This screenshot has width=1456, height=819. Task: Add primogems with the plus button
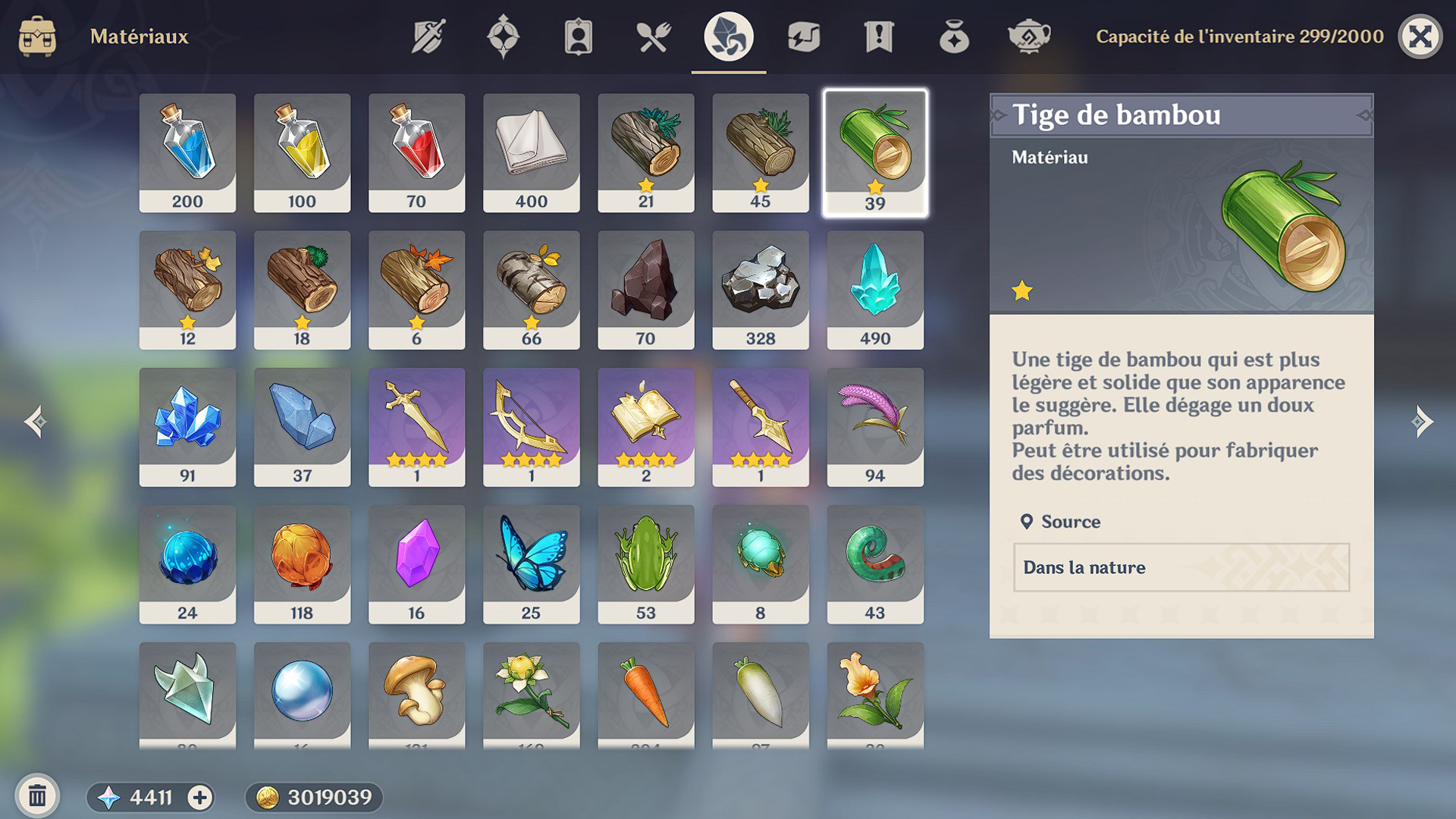click(200, 797)
